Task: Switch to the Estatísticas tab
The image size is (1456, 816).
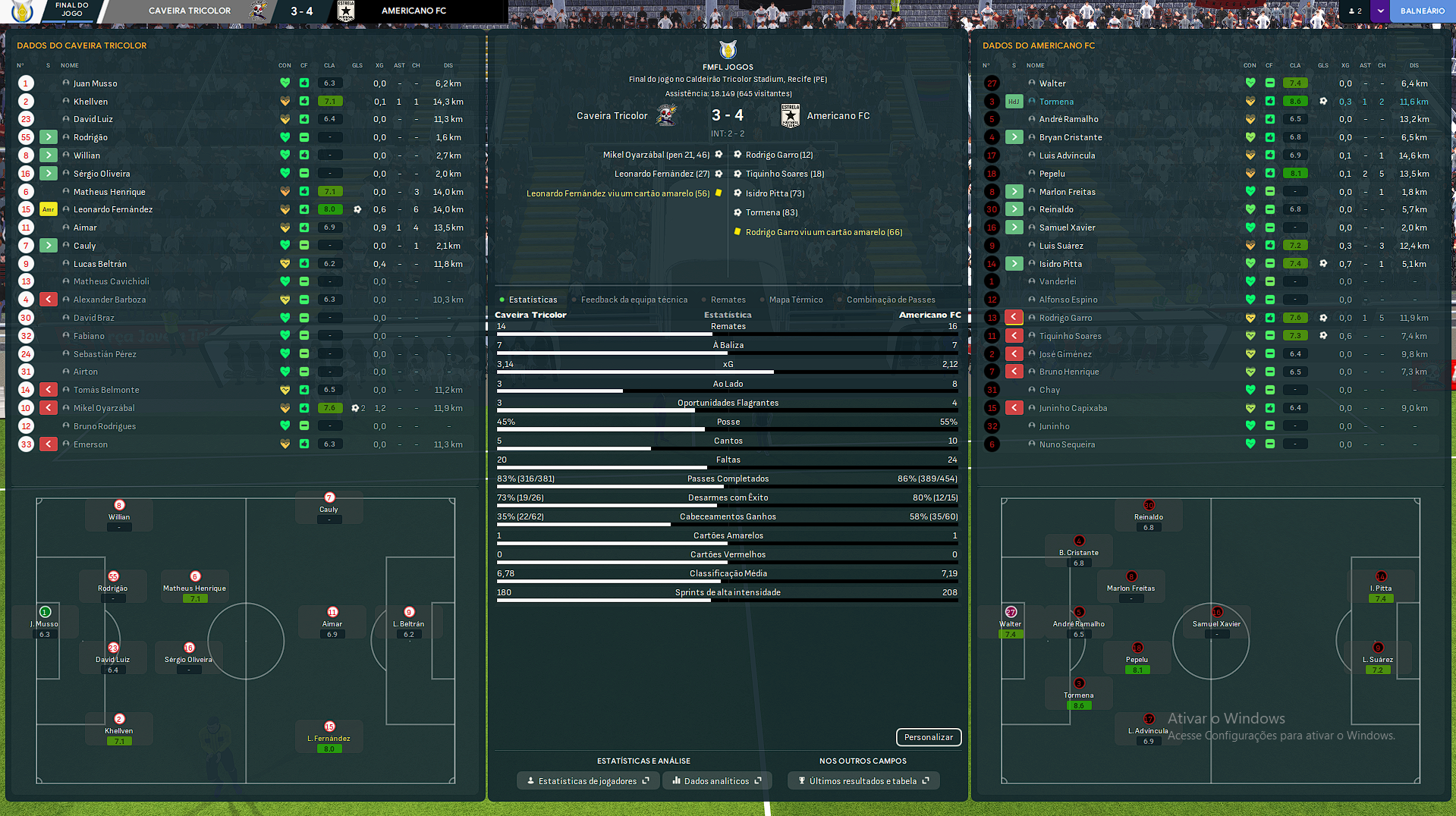Action: pos(533,300)
